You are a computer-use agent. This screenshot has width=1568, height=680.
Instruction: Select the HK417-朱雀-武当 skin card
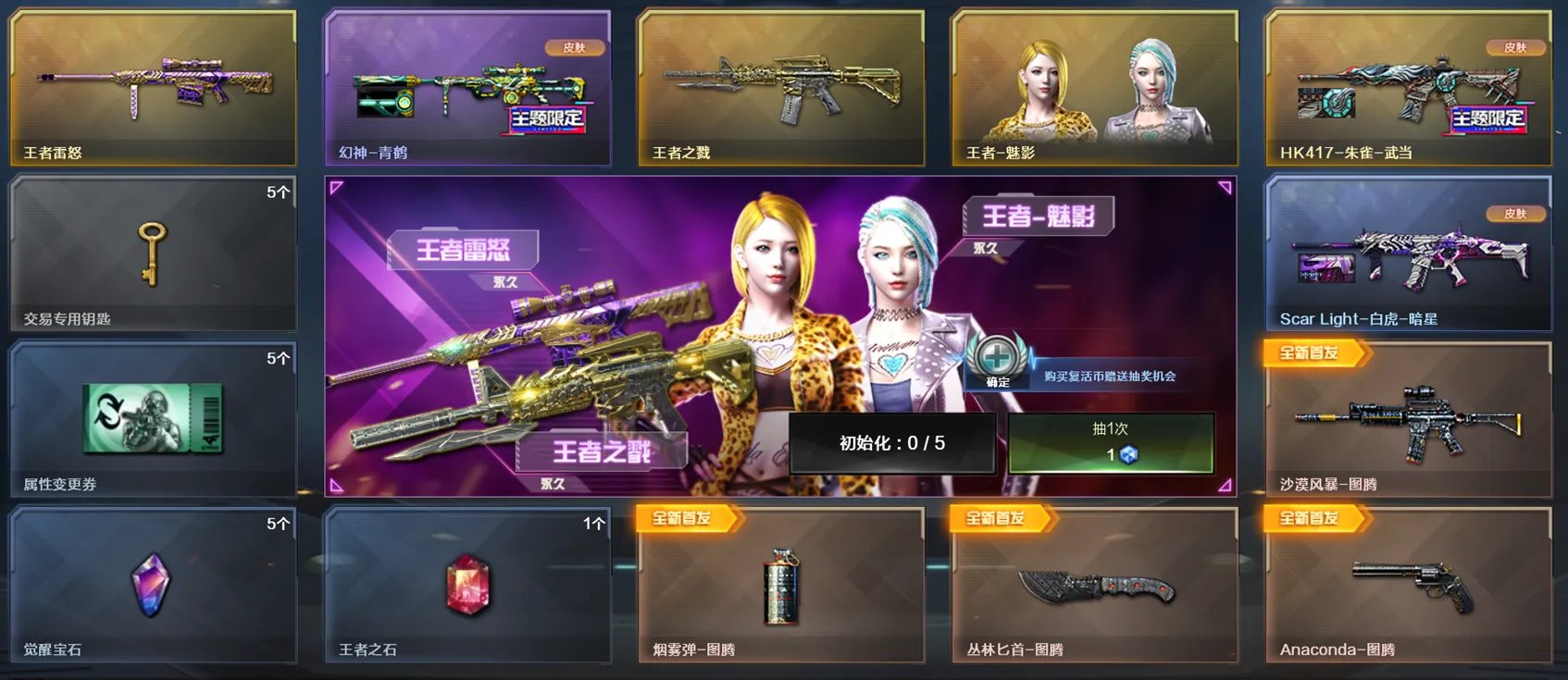click(x=1409, y=88)
